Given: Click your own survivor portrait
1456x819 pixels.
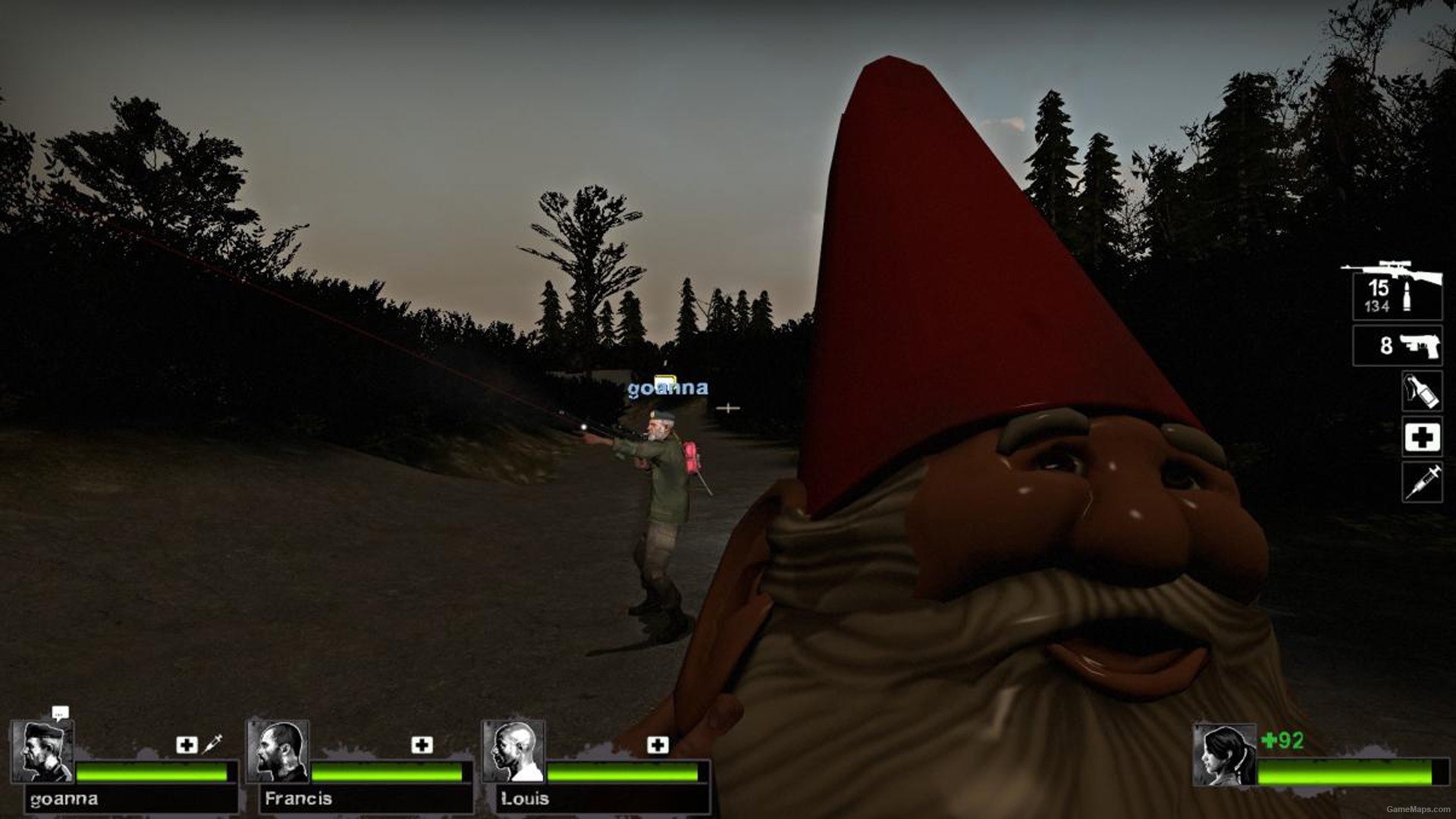Looking at the screenshot, I should 1224,756.
